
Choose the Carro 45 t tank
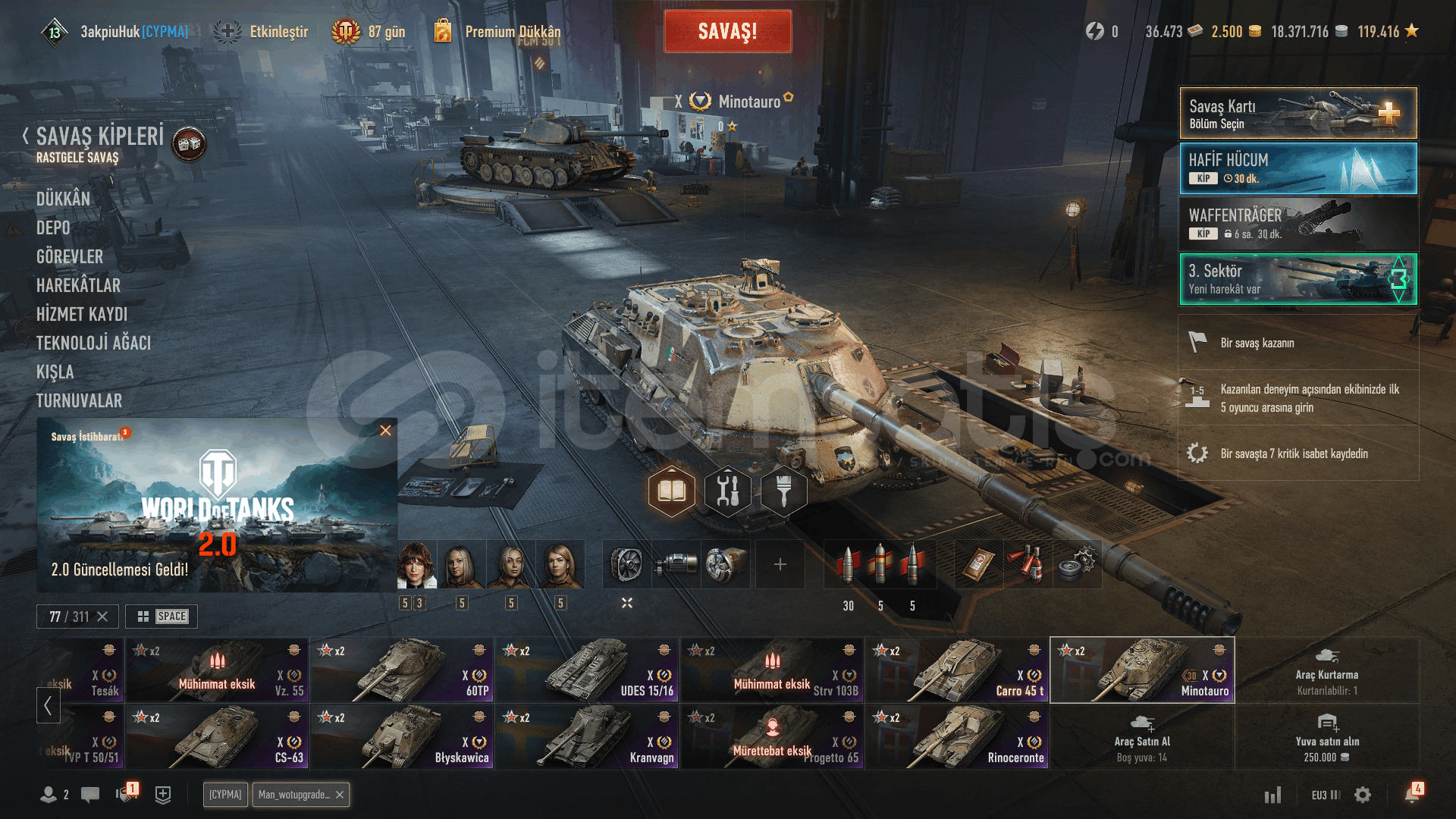[x=957, y=670]
